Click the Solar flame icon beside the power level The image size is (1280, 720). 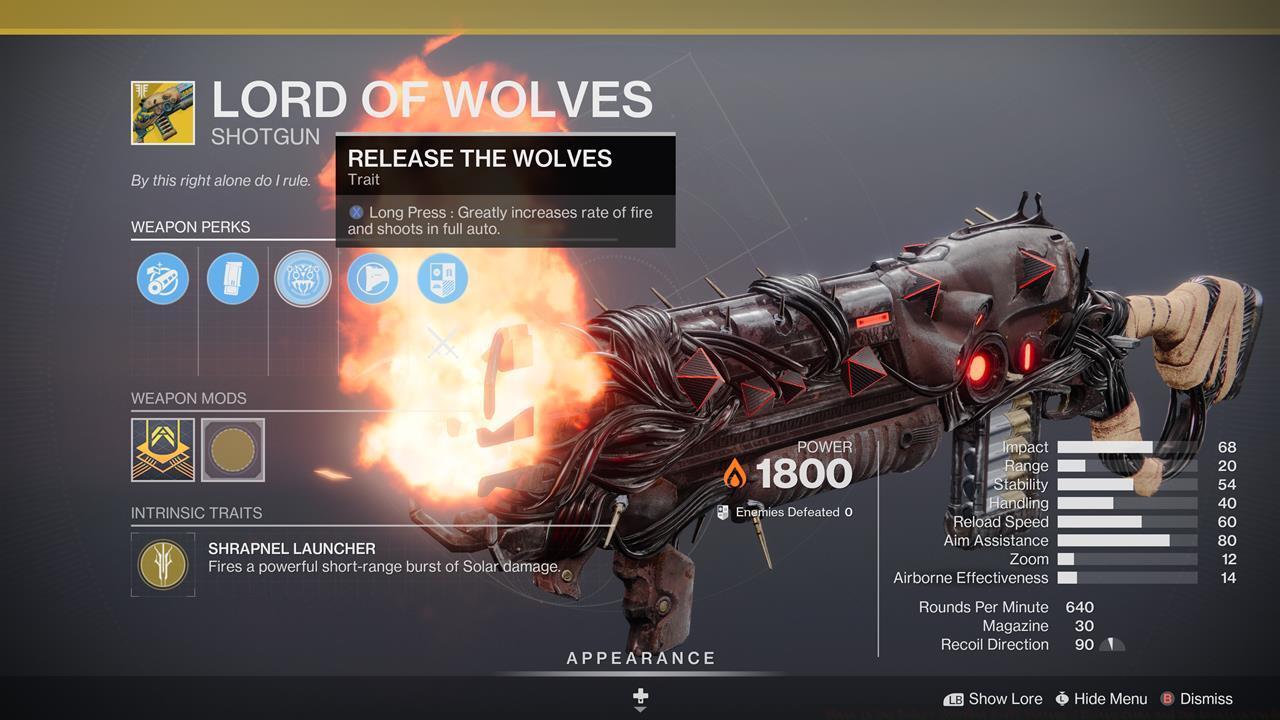737,472
